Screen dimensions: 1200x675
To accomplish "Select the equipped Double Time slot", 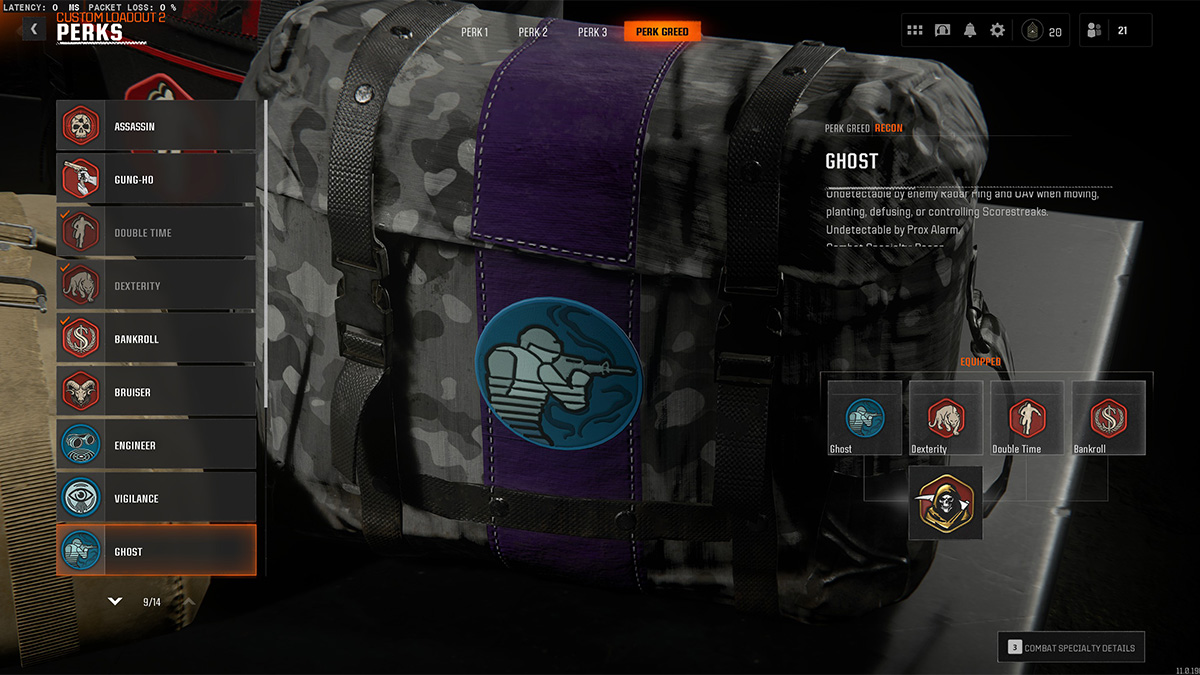I will pyautogui.click(x=1027, y=418).
